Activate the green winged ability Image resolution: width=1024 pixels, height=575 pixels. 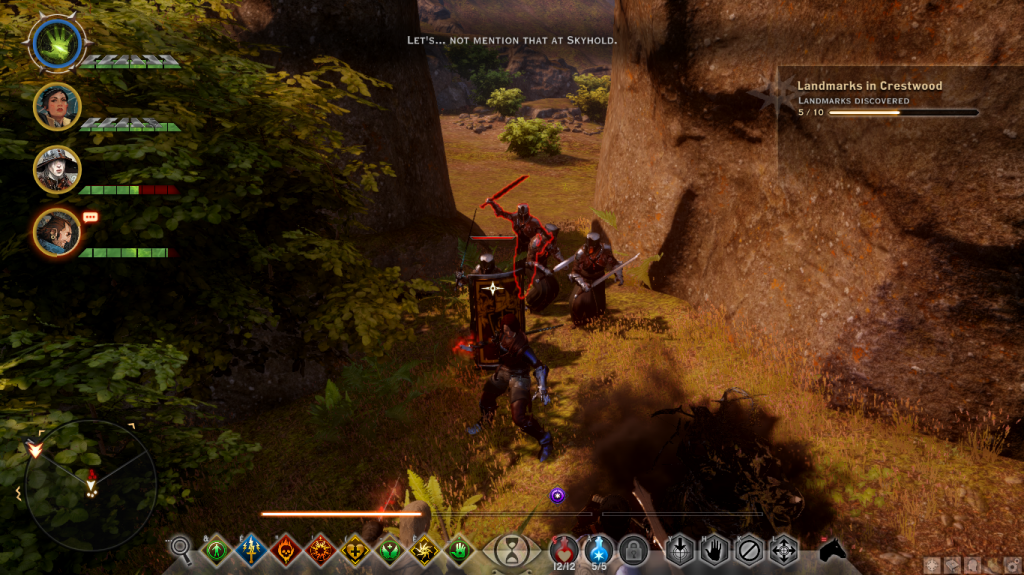pos(389,549)
